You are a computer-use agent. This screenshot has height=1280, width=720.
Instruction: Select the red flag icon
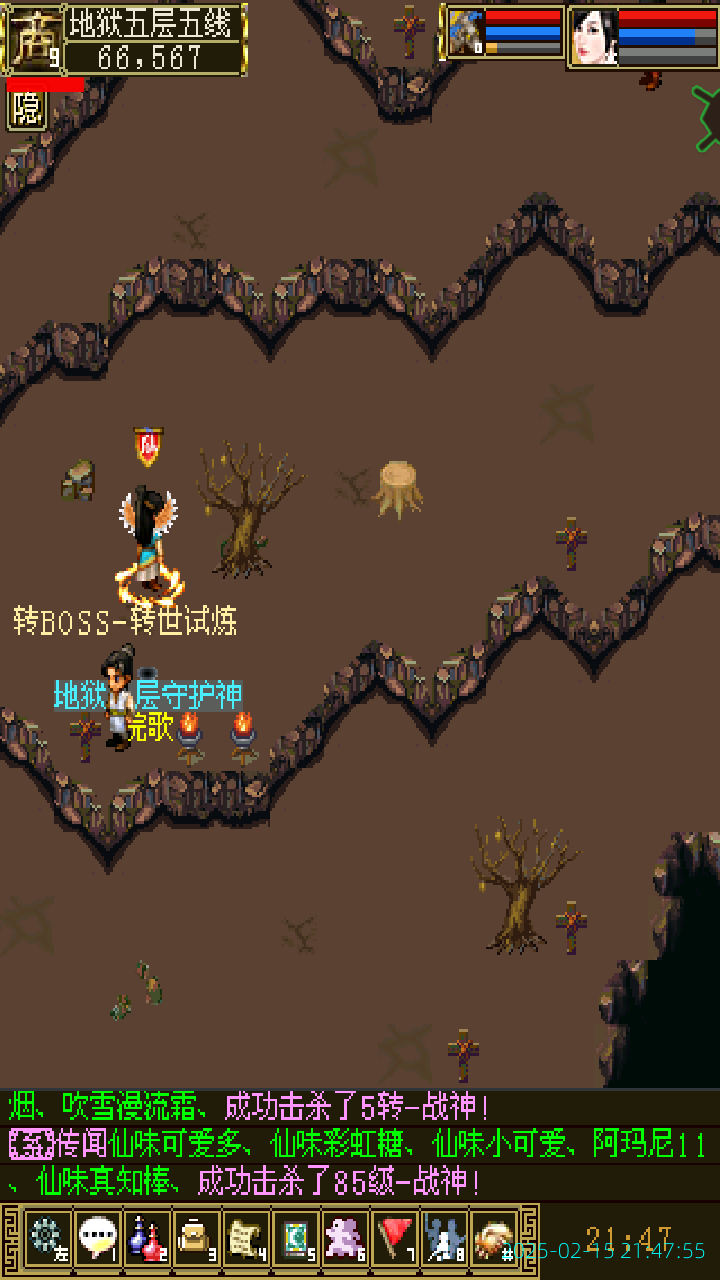pos(396,1238)
